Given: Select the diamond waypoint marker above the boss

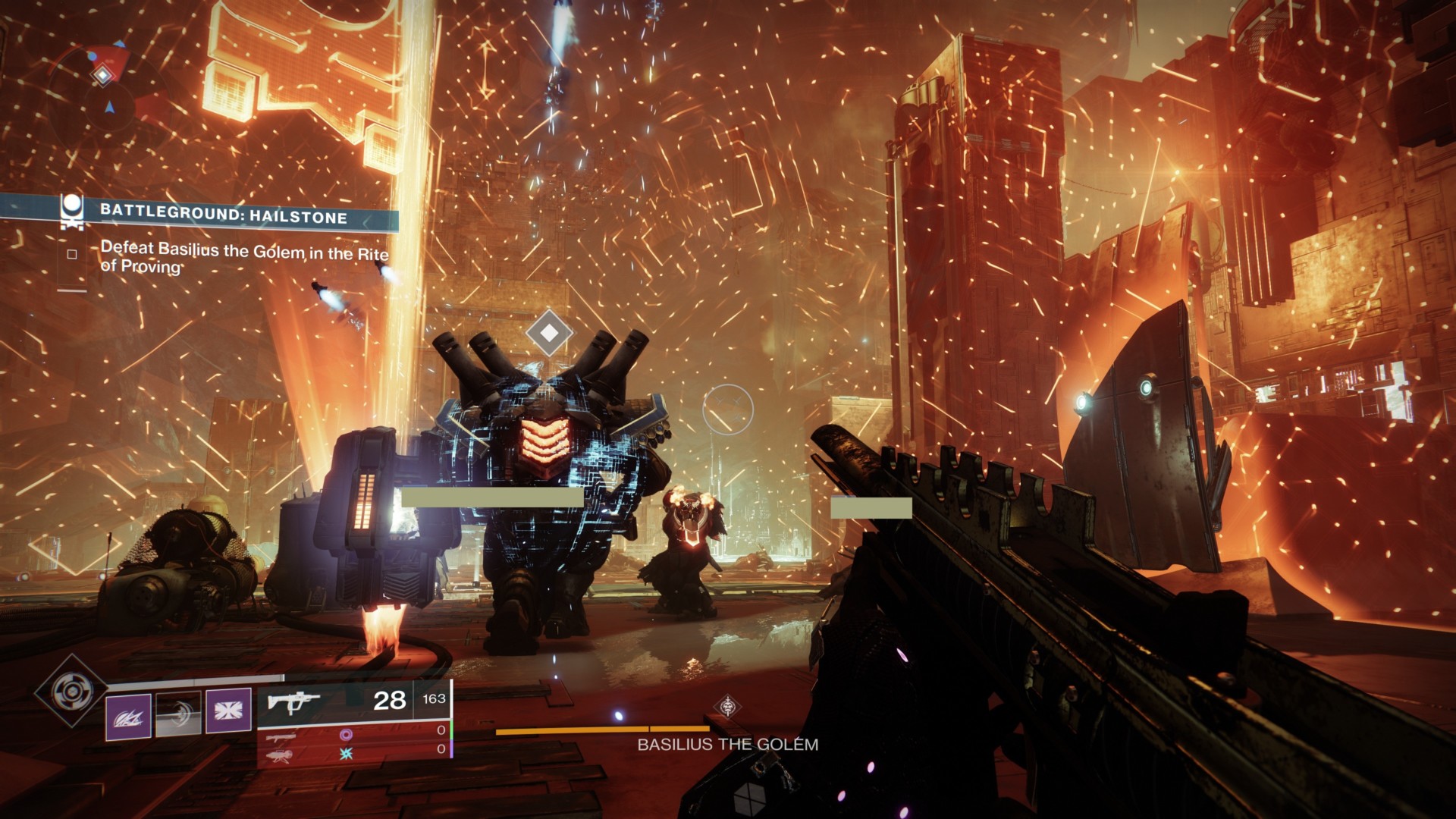Looking at the screenshot, I should 549,332.
